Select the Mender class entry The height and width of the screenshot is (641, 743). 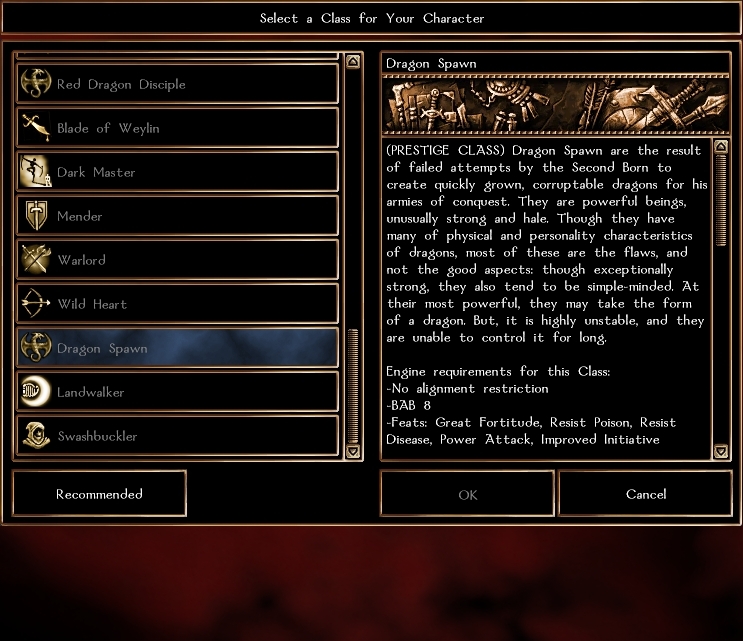click(x=178, y=216)
